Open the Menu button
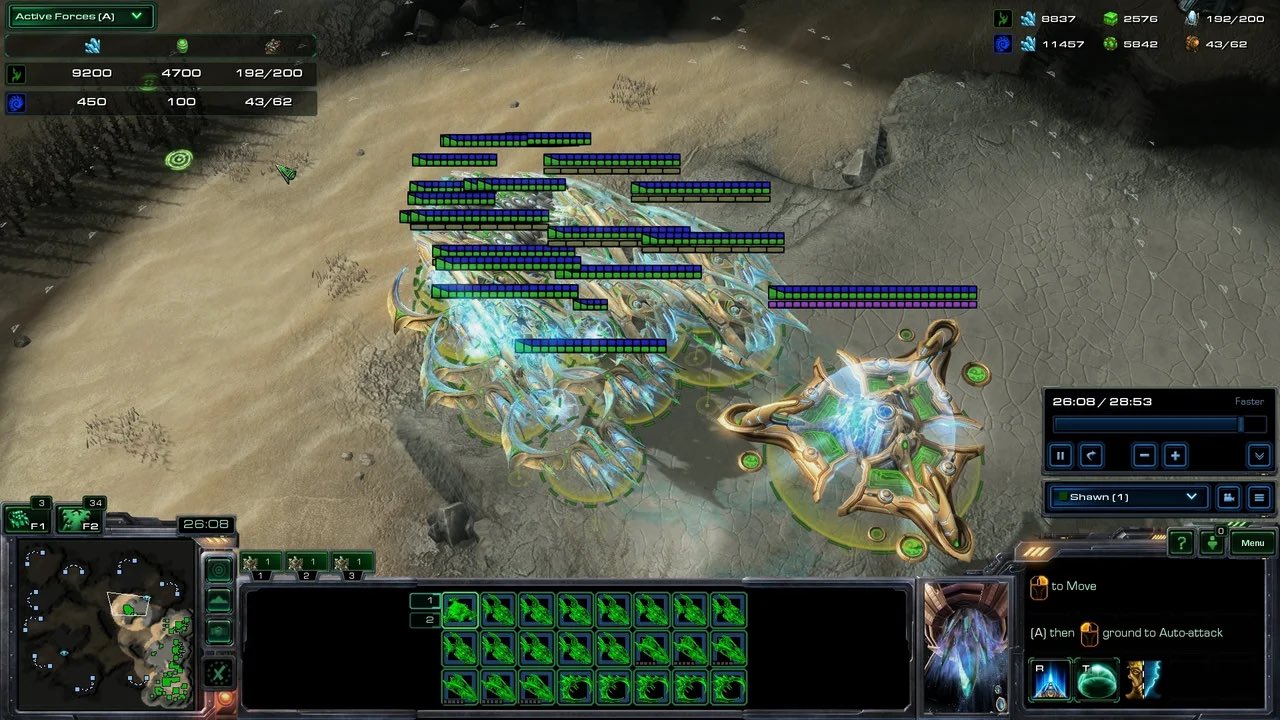This screenshot has width=1280, height=720. tap(1251, 543)
